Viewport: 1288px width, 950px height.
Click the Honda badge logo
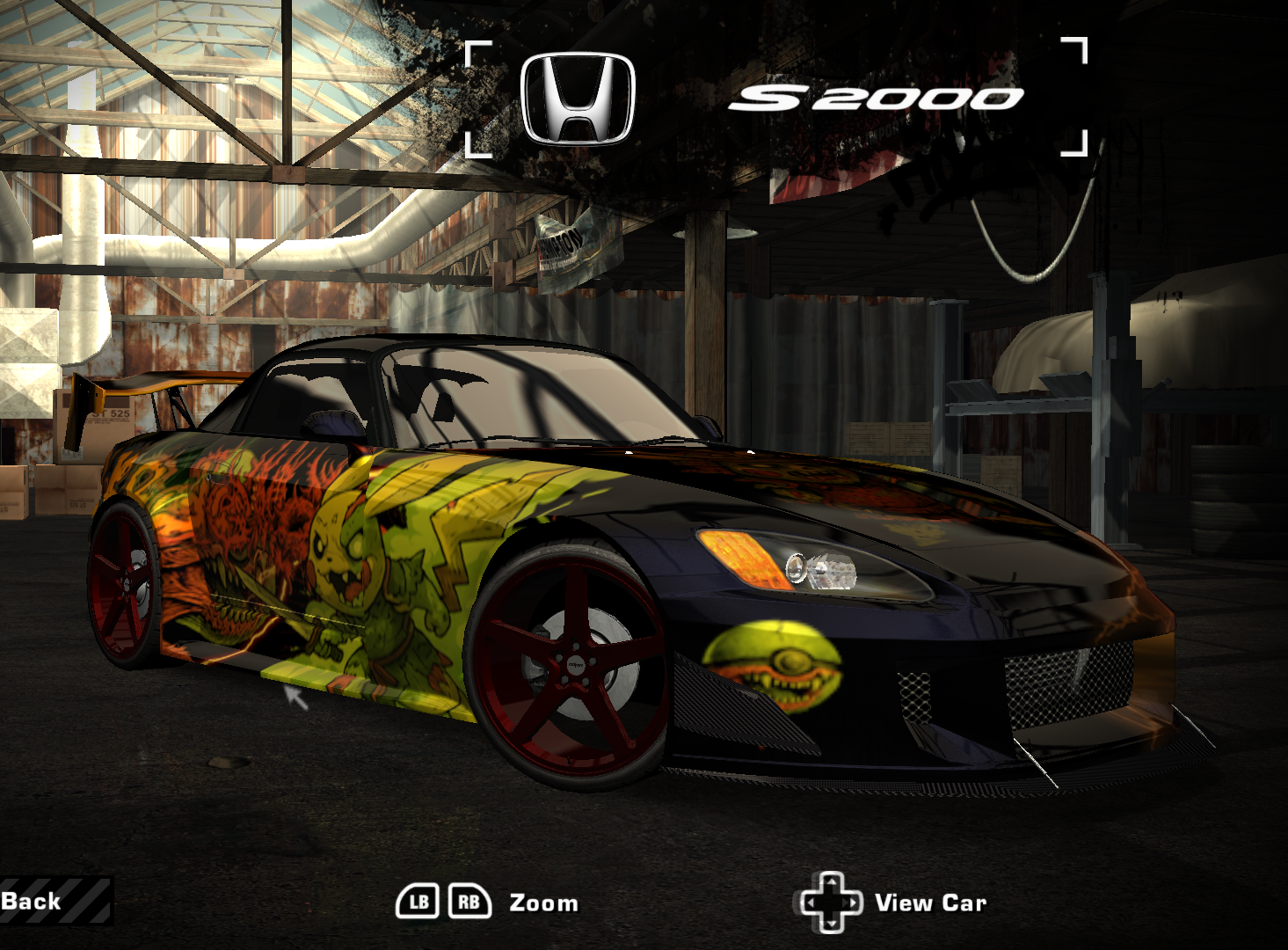[578, 96]
